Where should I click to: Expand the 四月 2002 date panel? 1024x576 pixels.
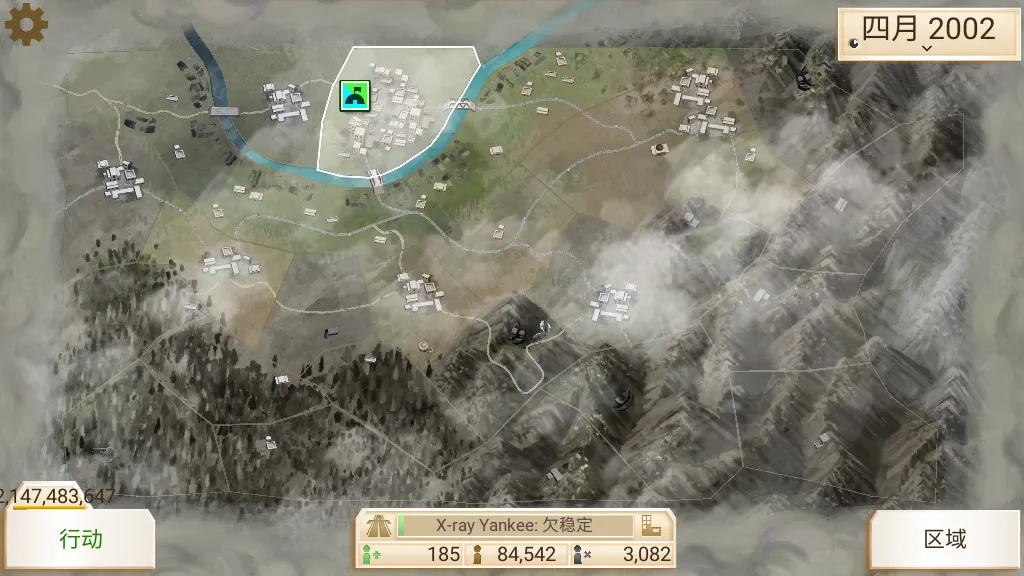click(928, 33)
